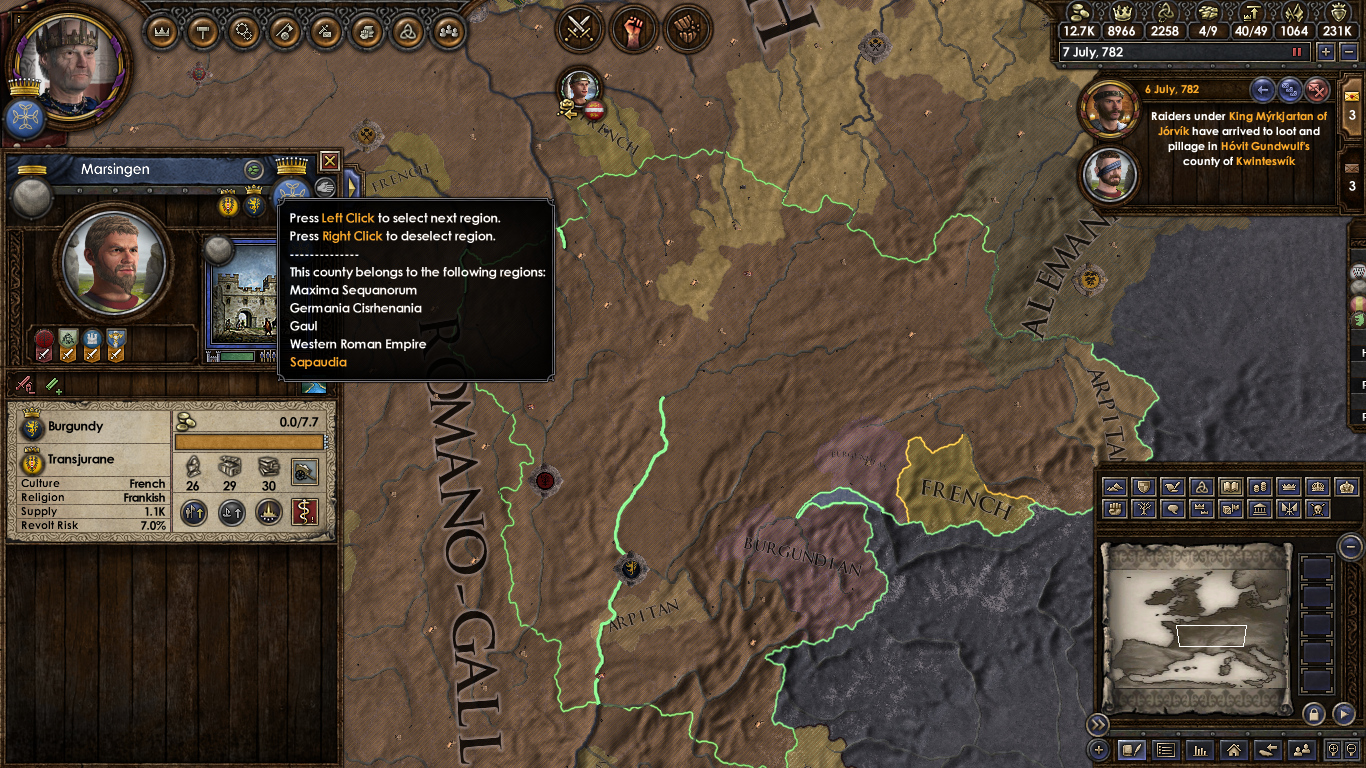The height and width of the screenshot is (768, 1366).
Task: Open the Intrigue screen
Action: [x=325, y=31]
